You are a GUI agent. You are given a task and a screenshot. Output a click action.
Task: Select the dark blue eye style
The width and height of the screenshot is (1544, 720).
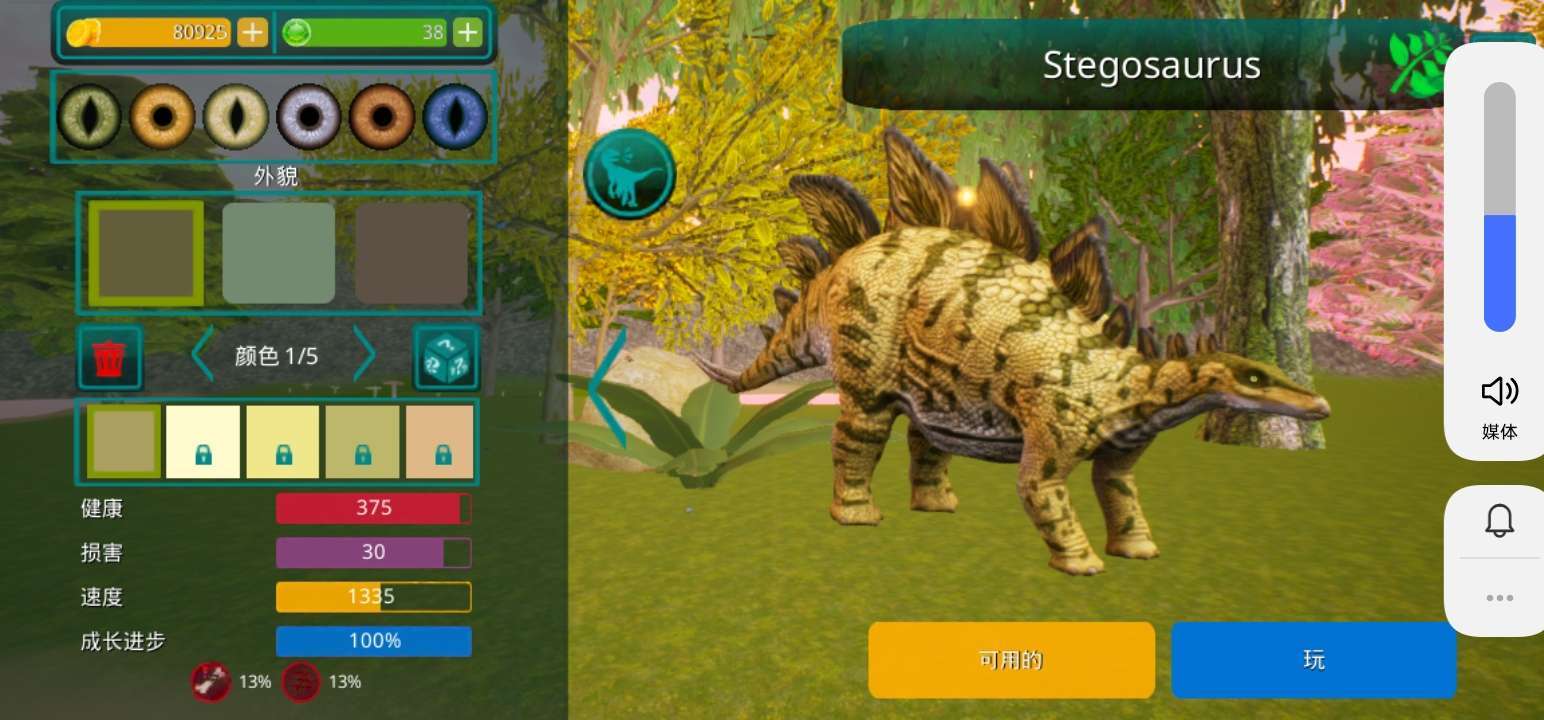tap(455, 117)
